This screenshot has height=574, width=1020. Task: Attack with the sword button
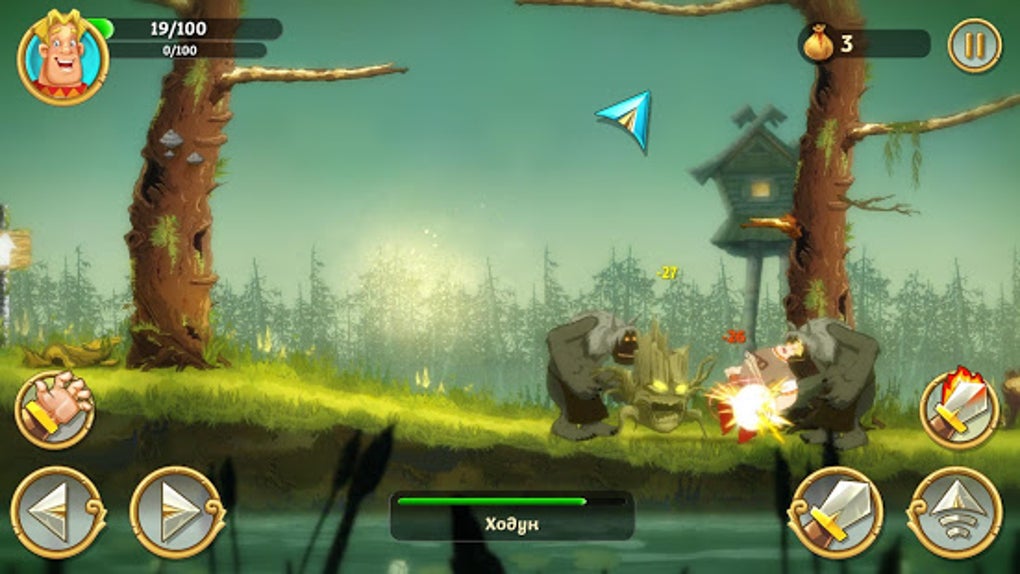835,511
